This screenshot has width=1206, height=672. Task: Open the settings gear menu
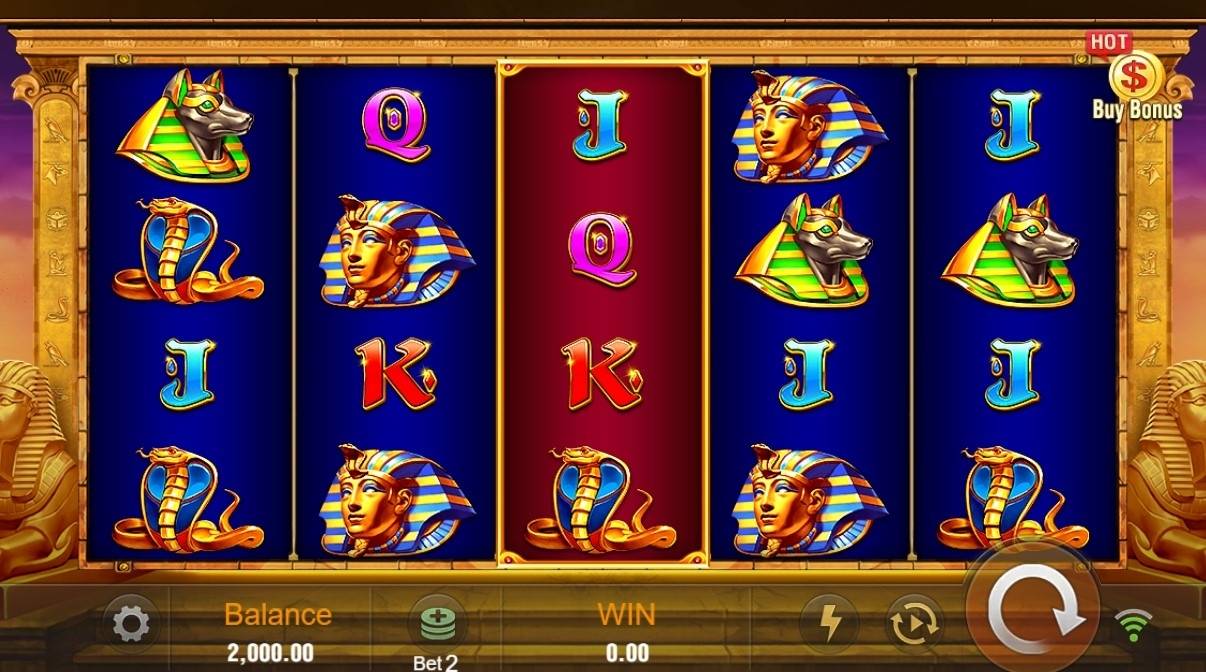pyautogui.click(x=131, y=625)
